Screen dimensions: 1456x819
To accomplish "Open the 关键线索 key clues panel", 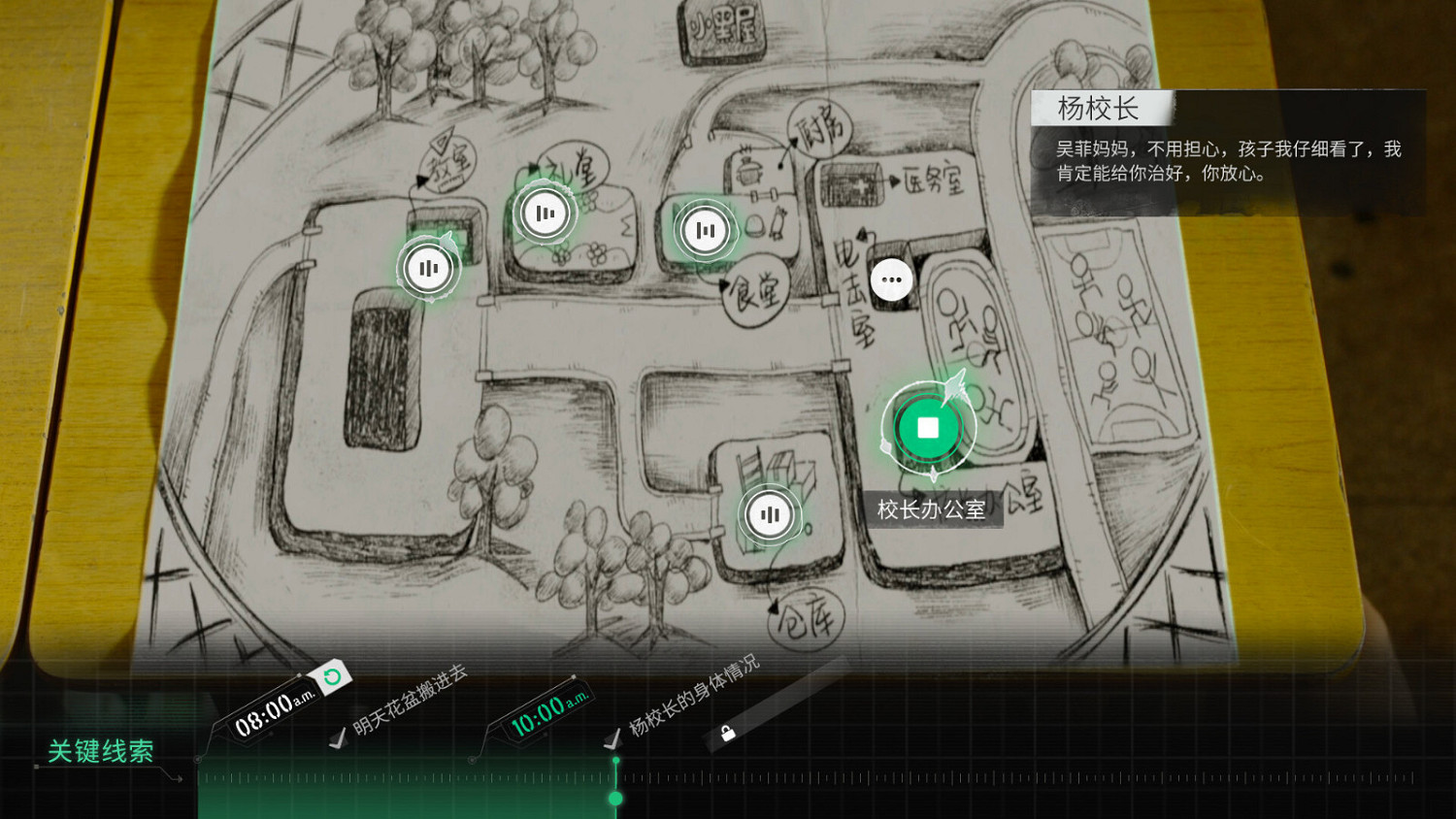I will coord(100,749).
